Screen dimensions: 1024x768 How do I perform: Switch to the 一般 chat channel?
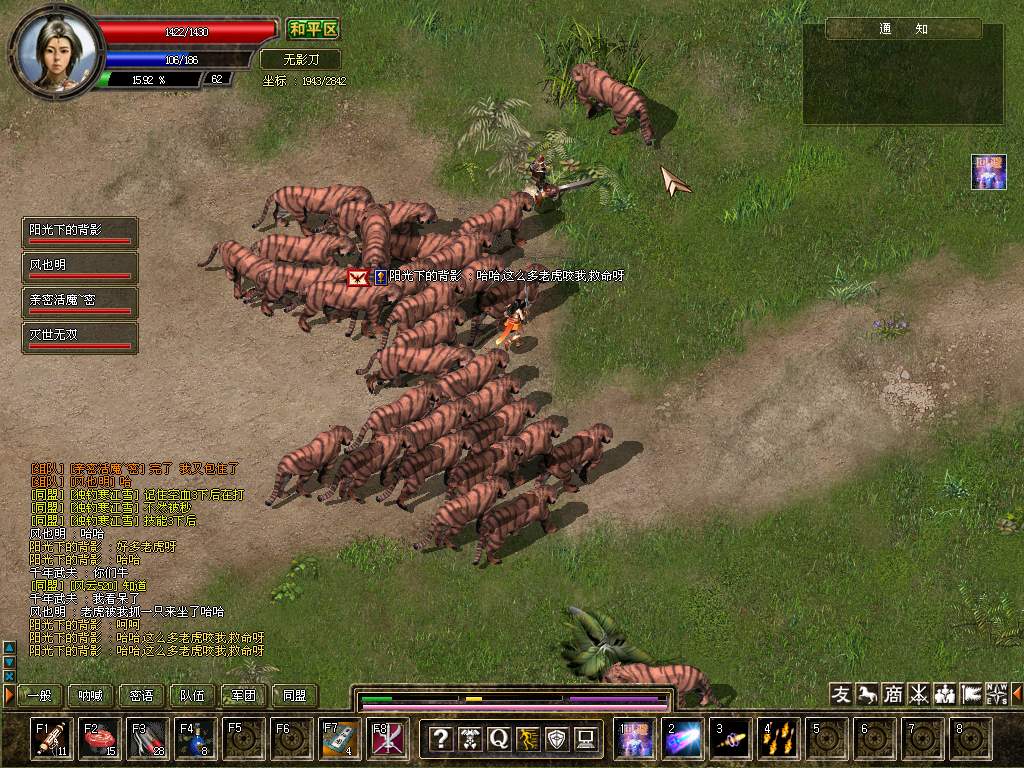40,695
